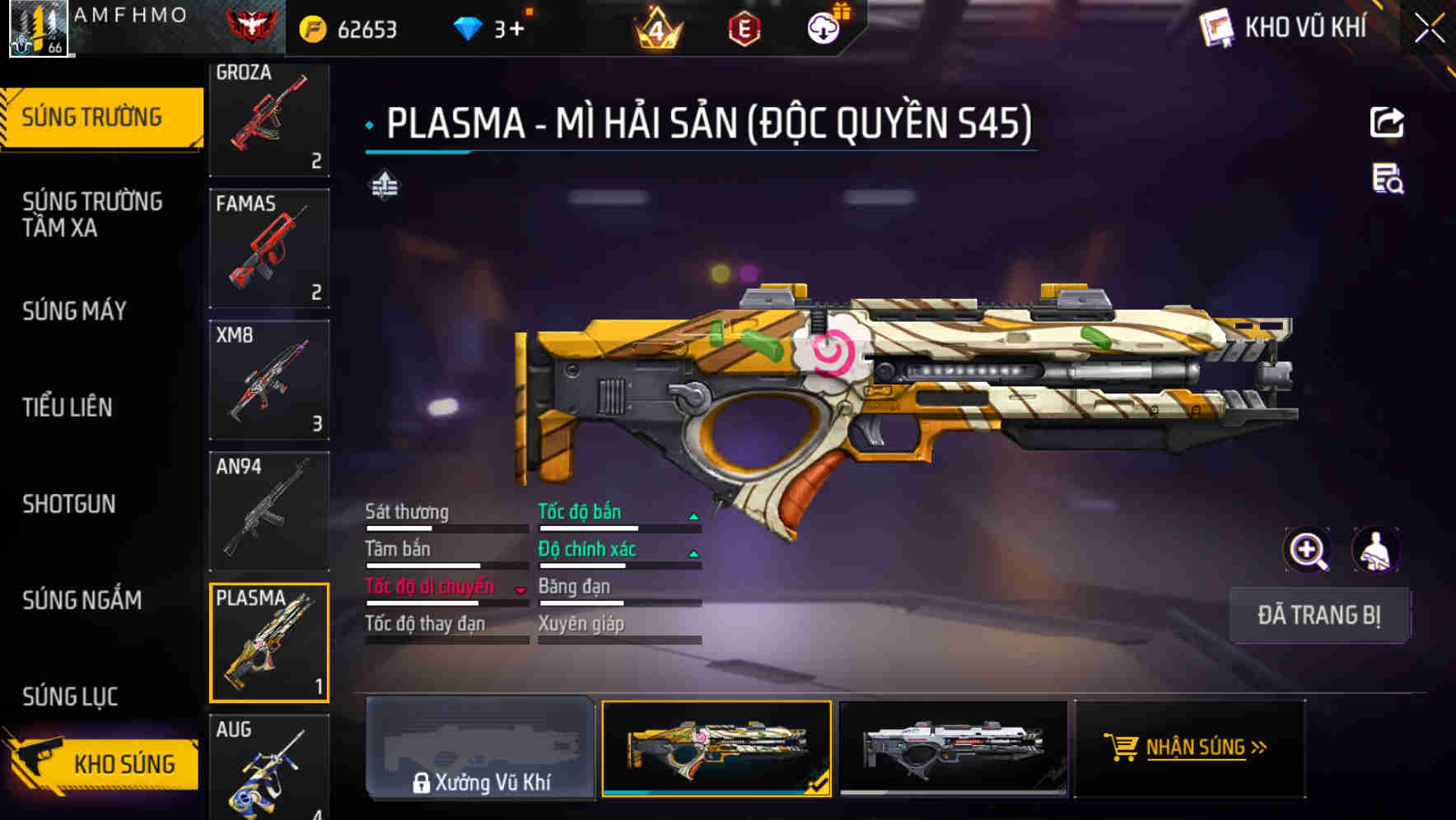Select the AUG weapon tile
Viewport: 1456px width, 820px height.
[269, 767]
